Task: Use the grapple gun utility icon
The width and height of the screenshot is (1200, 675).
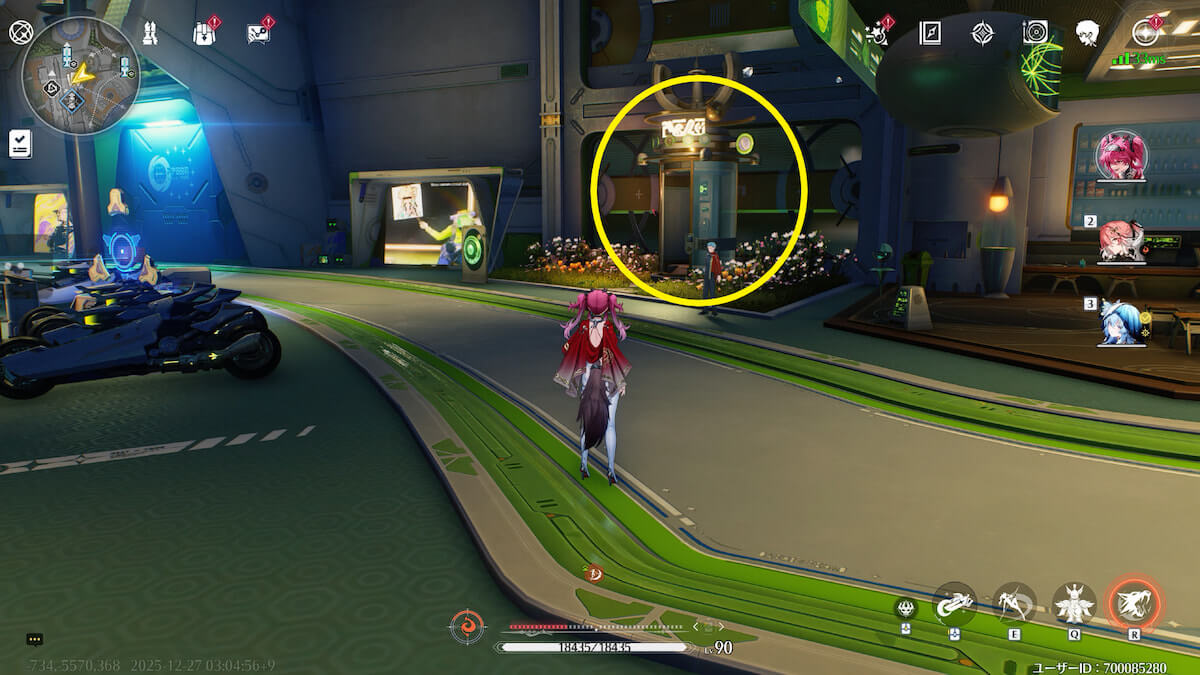Action: click(954, 603)
